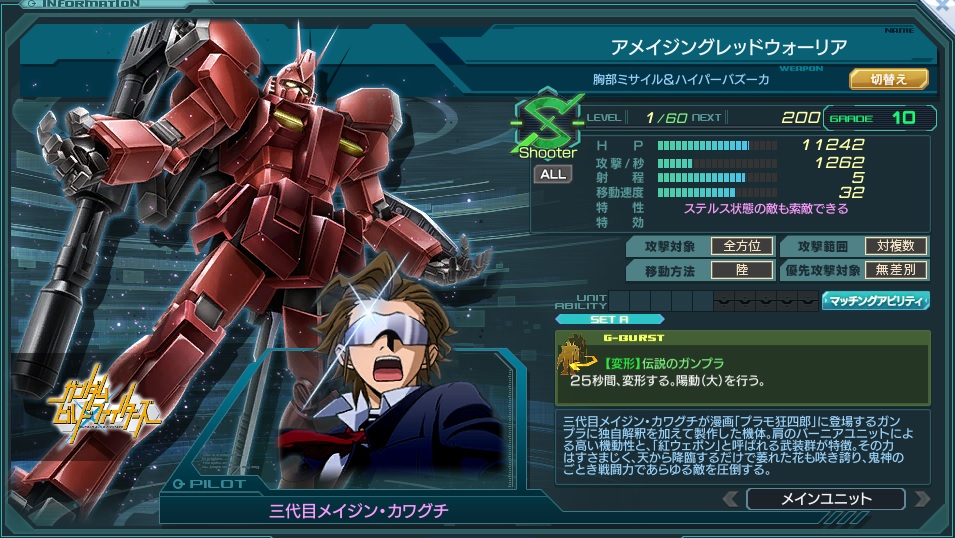Screen dimensions: 955x538
Task: Go to next unit with right arrow
Action: coord(921,498)
